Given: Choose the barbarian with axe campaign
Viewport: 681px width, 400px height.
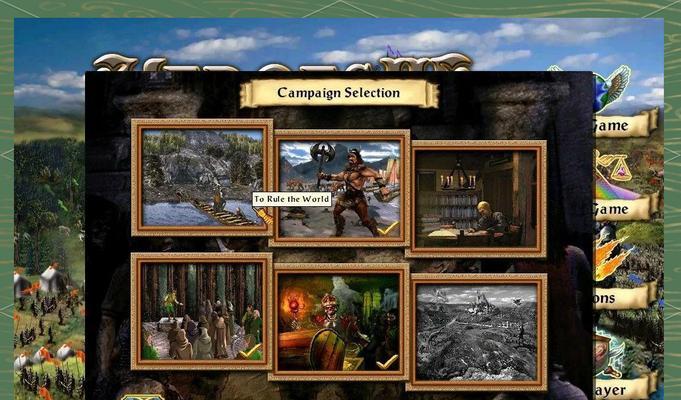Looking at the screenshot, I should [339, 188].
